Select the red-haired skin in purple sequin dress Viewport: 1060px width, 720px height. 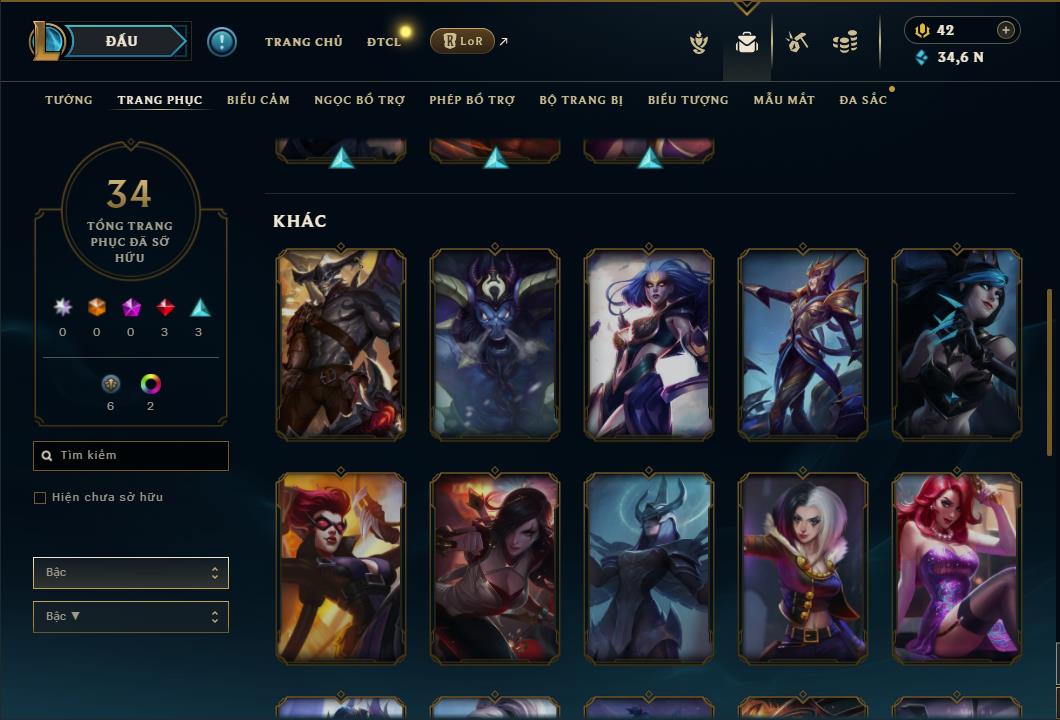click(957, 567)
